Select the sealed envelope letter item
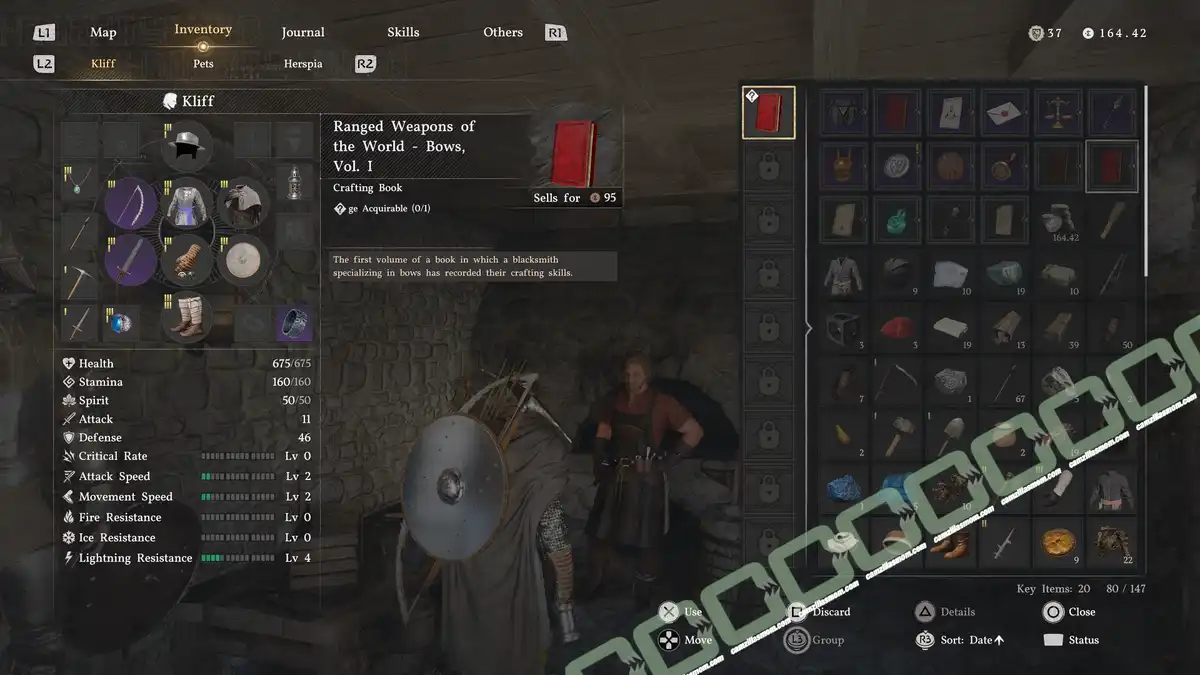This screenshot has width=1200, height=675. 1005,113
